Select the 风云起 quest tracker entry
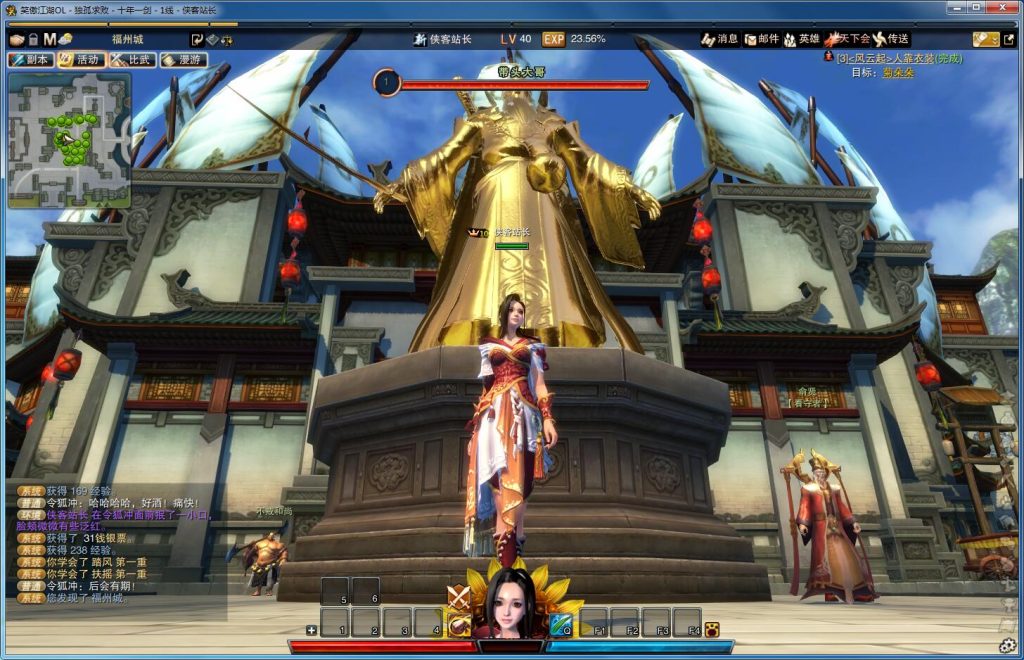The height and width of the screenshot is (660, 1024). (885, 58)
